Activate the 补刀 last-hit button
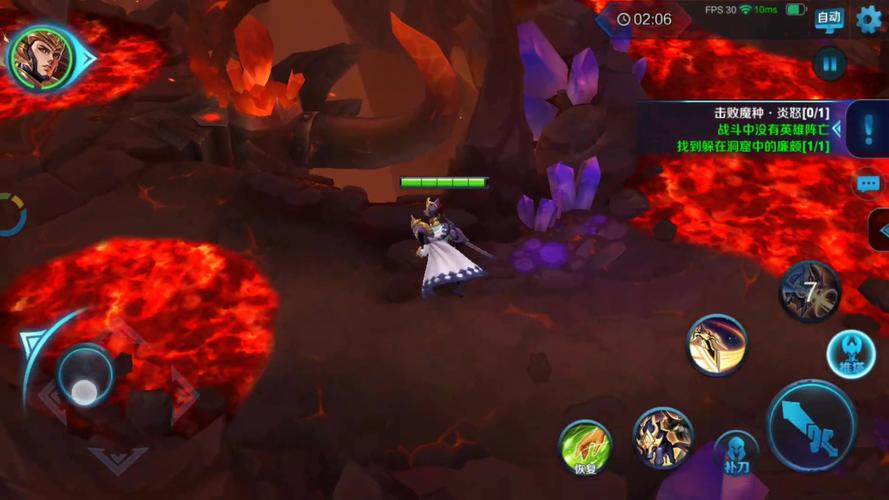889x500 pixels. (736, 455)
